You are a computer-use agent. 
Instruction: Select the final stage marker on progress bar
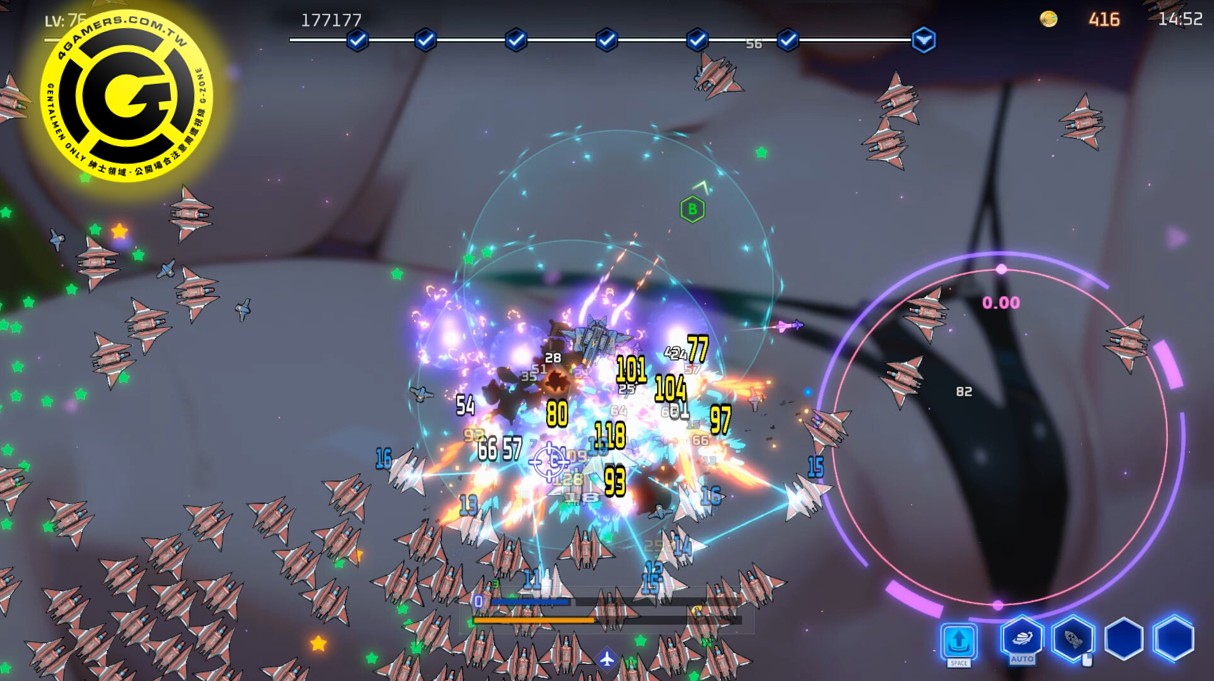coord(923,40)
